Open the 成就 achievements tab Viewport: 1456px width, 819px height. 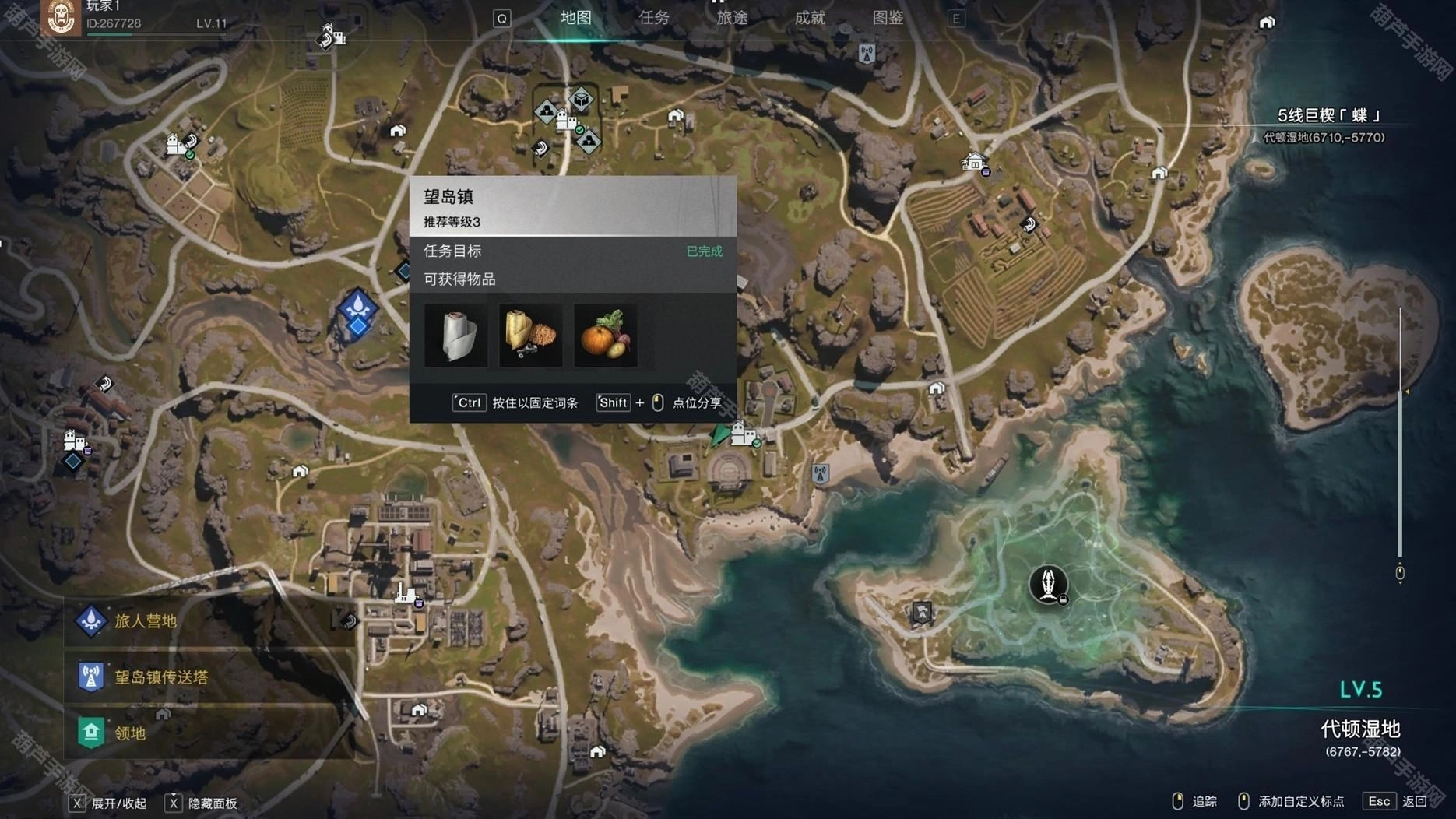pos(810,18)
